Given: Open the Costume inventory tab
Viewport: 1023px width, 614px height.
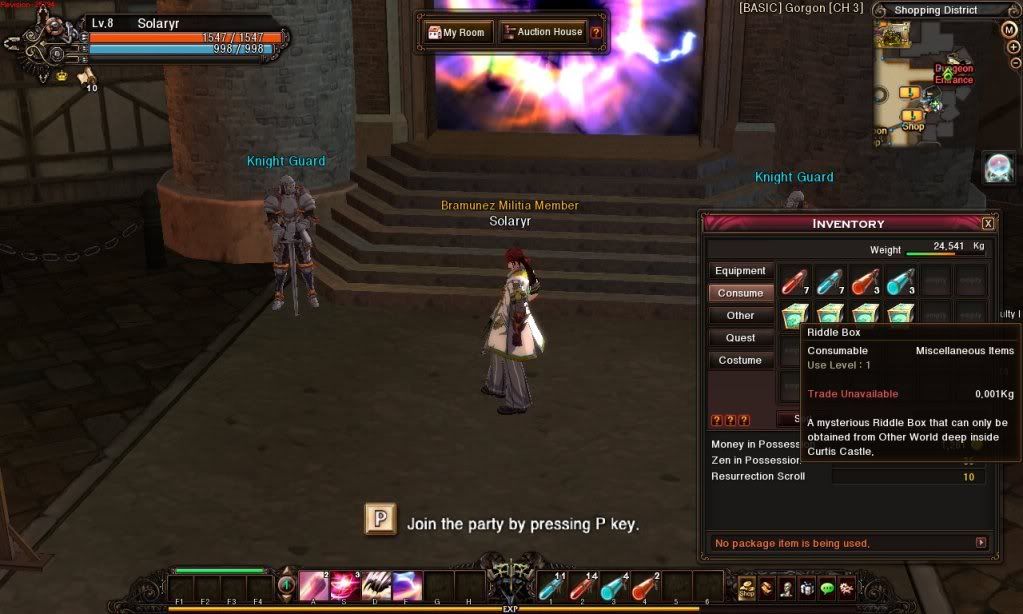Looking at the screenshot, I should click(740, 360).
